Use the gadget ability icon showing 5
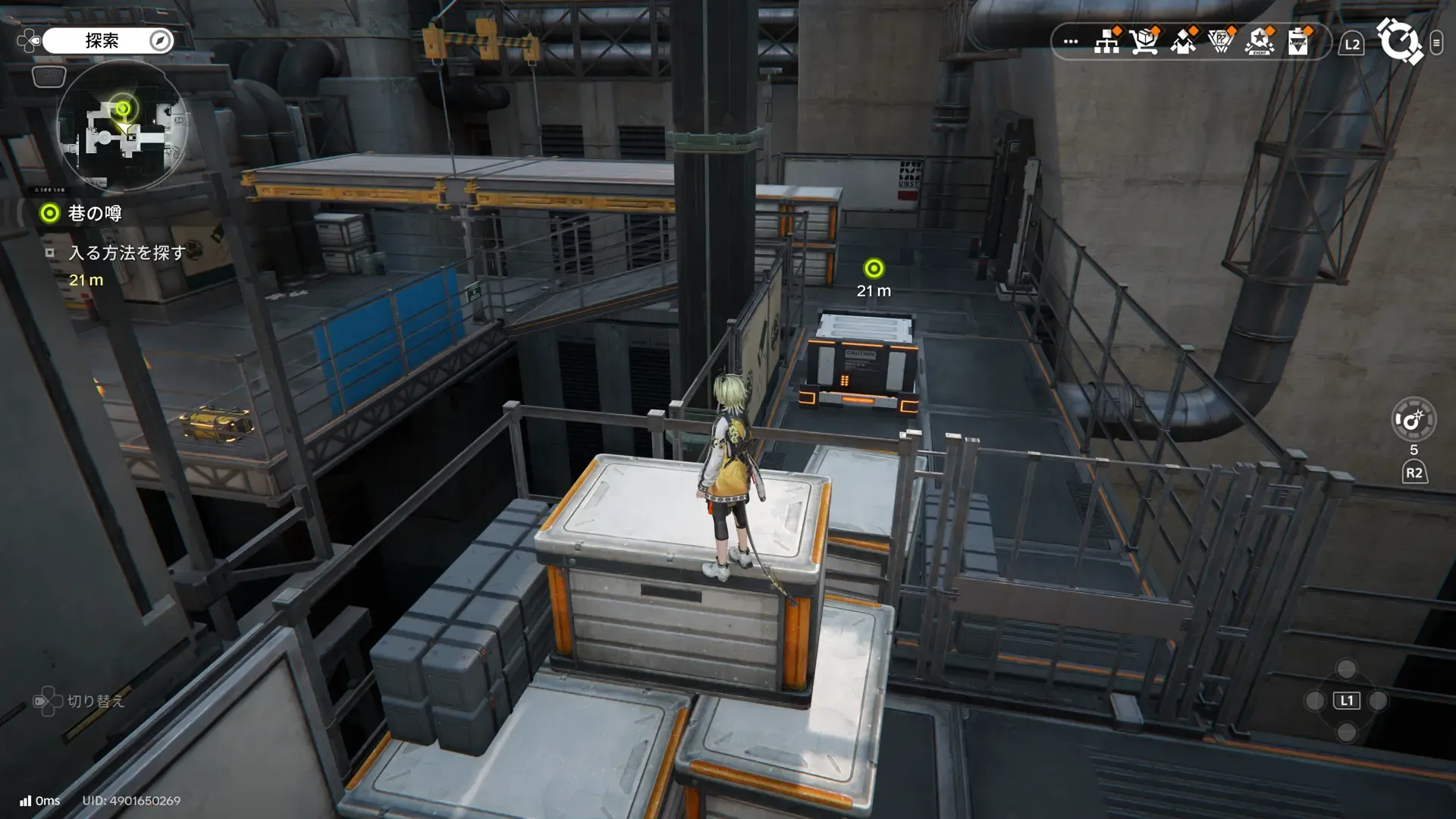1456x819 pixels. pos(1414,419)
